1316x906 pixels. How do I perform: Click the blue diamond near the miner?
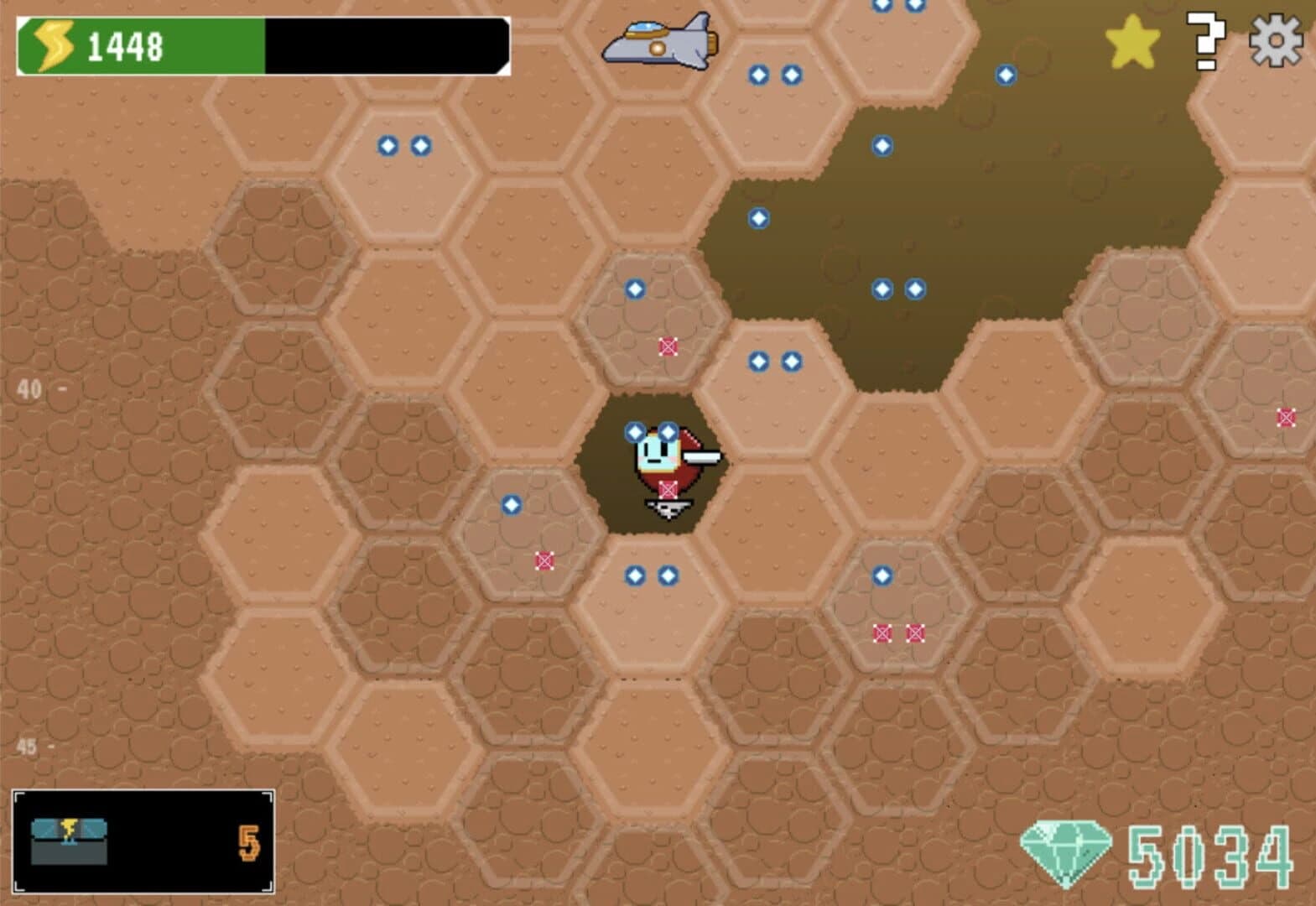635,432
